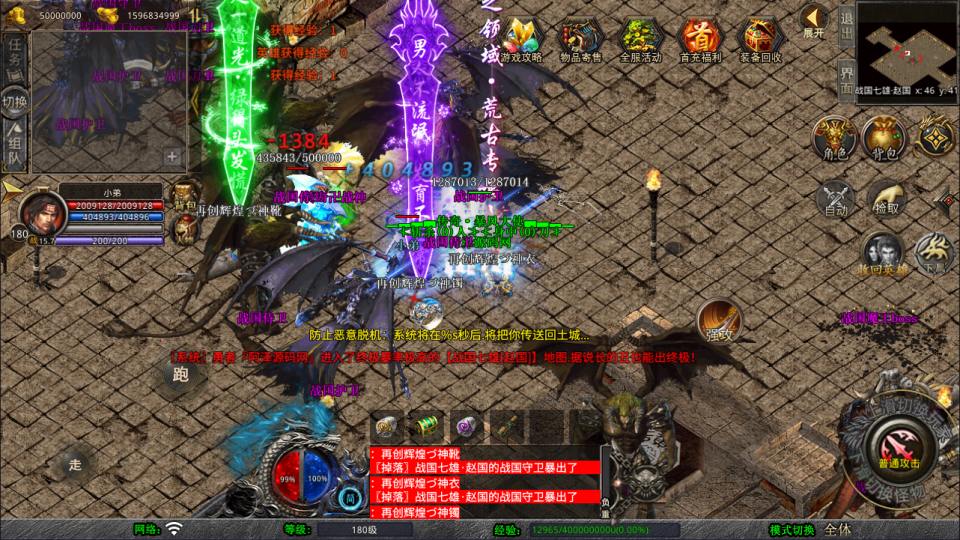Open the 角色 character sheet

[833, 139]
